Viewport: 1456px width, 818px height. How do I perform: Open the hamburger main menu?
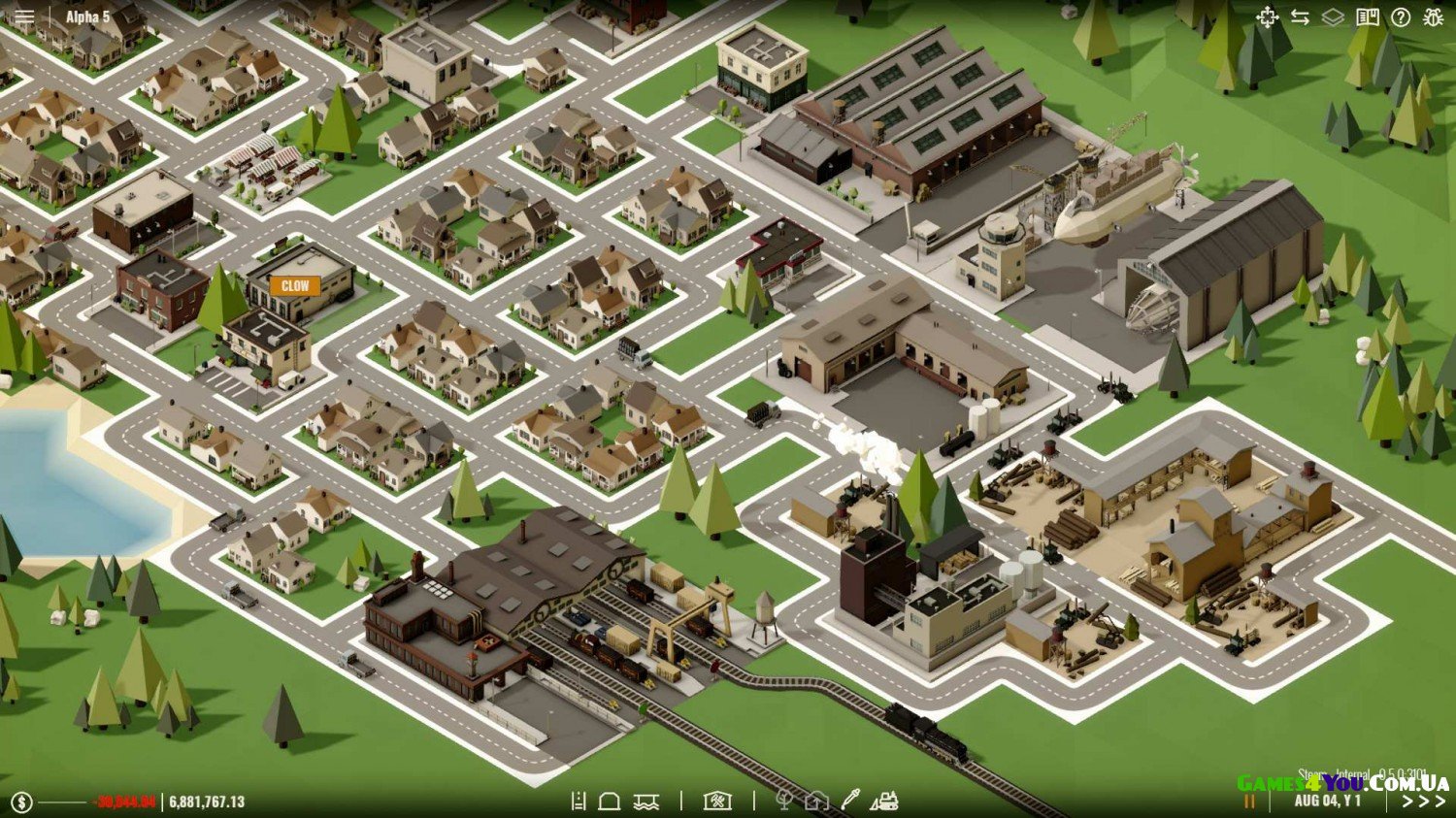[24, 17]
